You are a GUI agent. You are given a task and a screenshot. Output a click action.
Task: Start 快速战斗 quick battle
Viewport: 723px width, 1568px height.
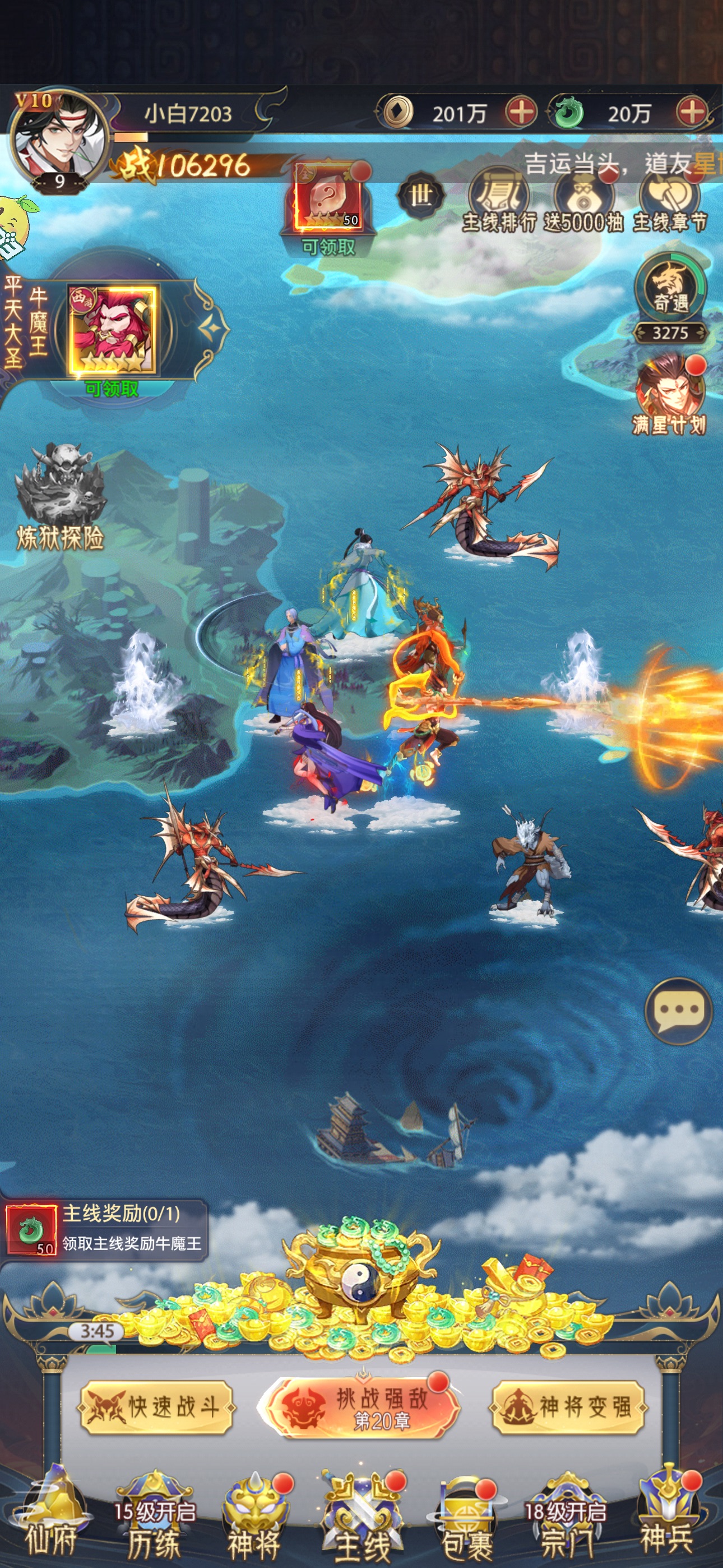(156, 1406)
